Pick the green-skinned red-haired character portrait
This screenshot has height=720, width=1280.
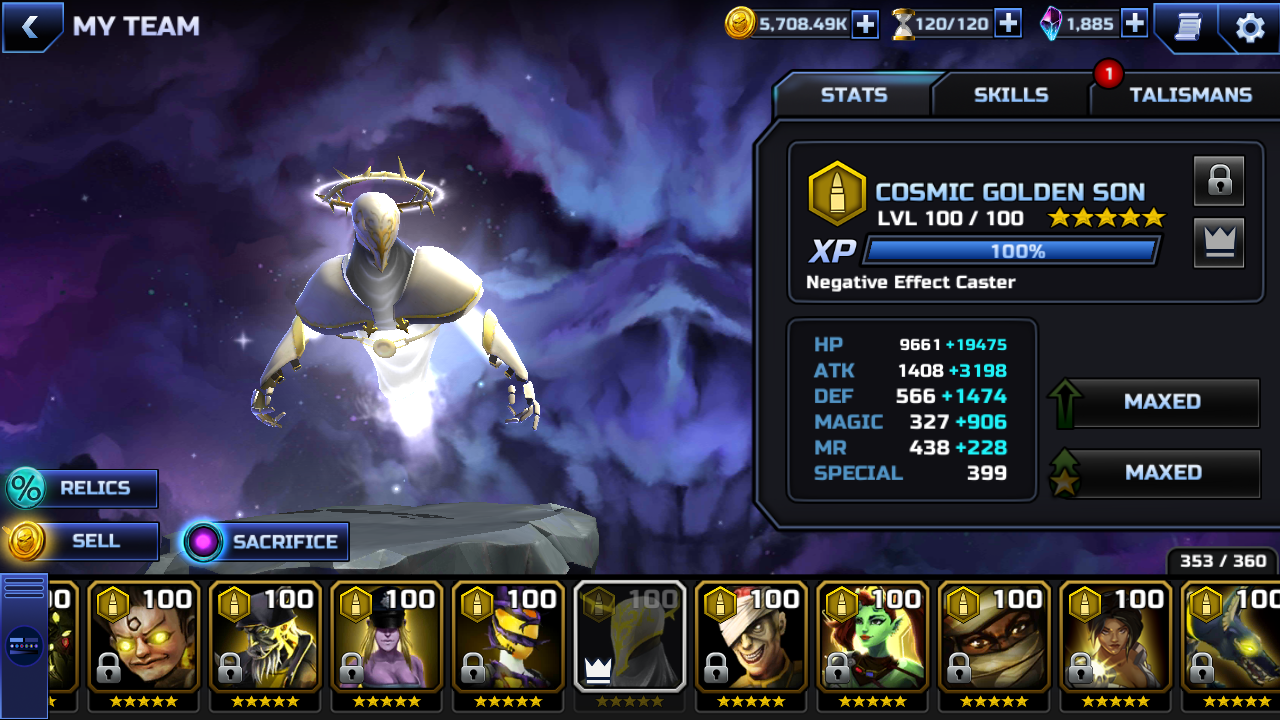873,640
